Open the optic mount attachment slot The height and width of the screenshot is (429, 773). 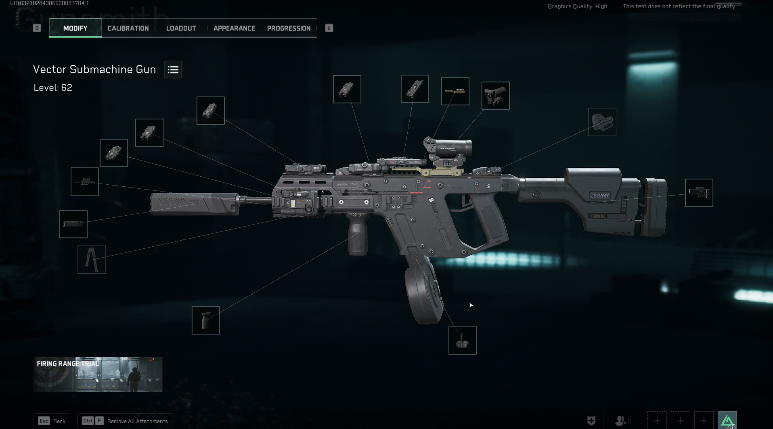[x=455, y=91]
